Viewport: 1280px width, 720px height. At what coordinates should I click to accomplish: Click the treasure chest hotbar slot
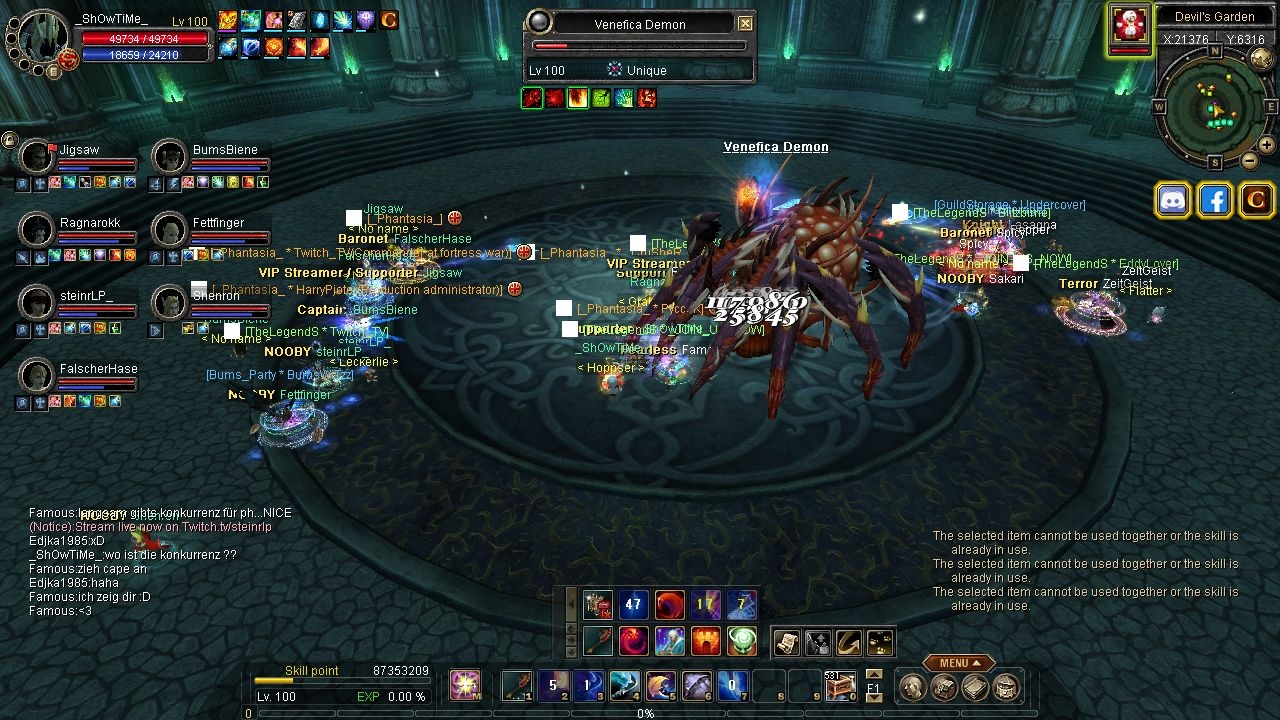point(840,685)
